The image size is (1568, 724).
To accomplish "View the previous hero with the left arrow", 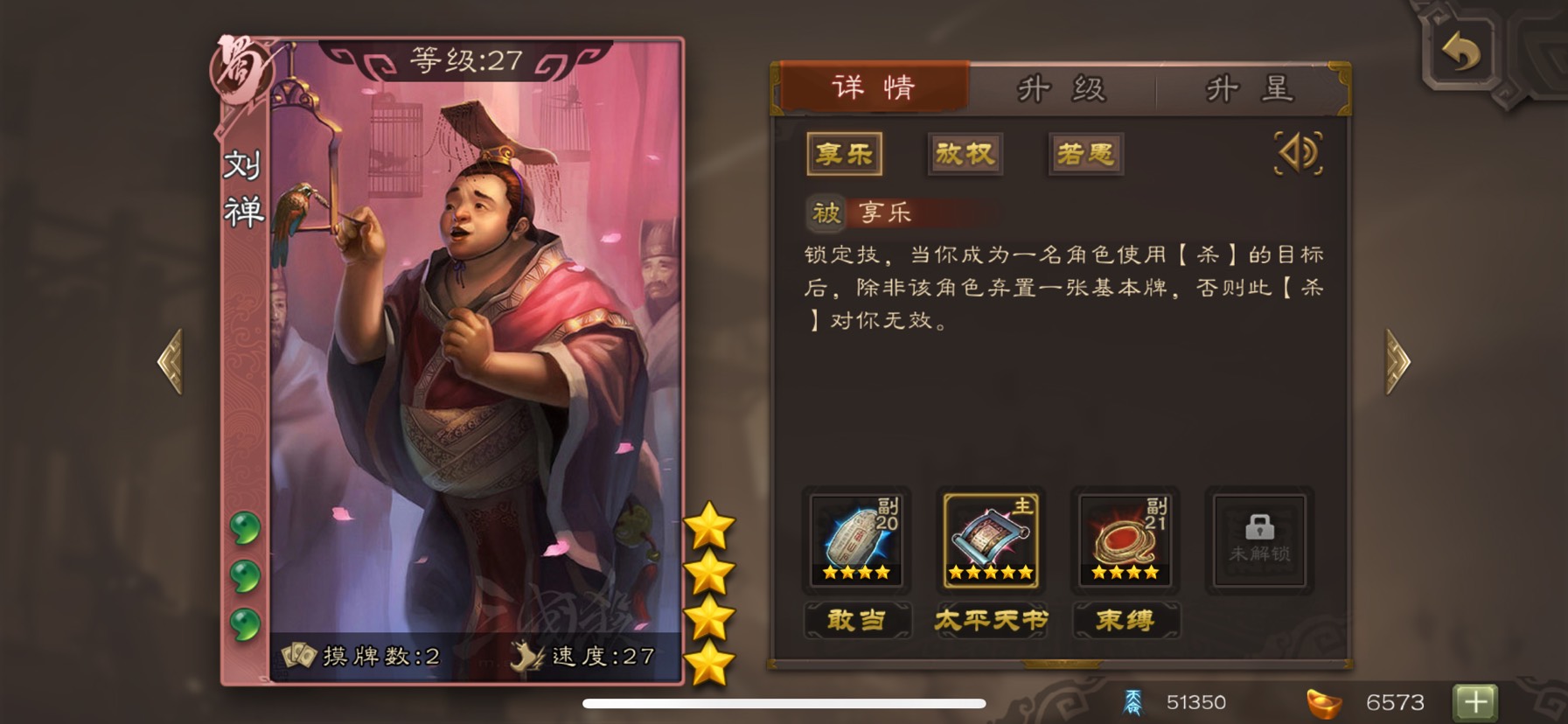I will pos(171,361).
